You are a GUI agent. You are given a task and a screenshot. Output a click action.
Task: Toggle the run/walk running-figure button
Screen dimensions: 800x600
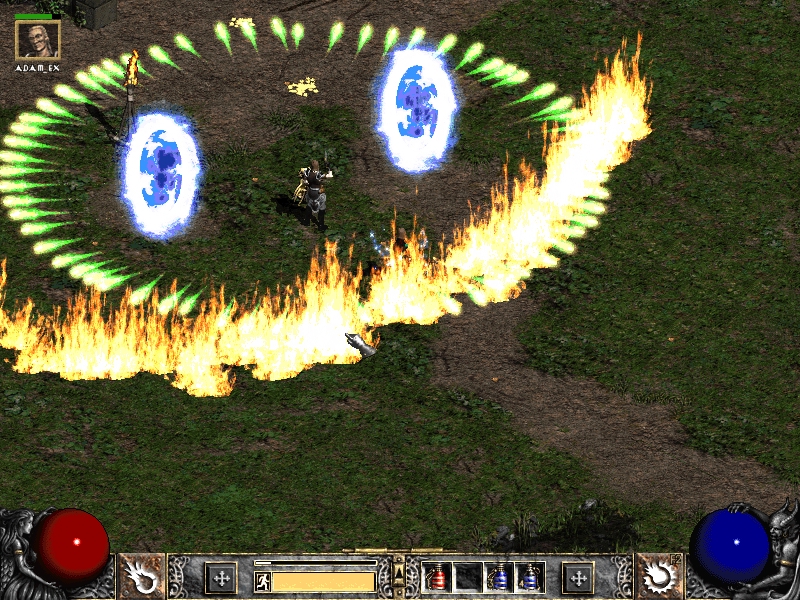262,581
